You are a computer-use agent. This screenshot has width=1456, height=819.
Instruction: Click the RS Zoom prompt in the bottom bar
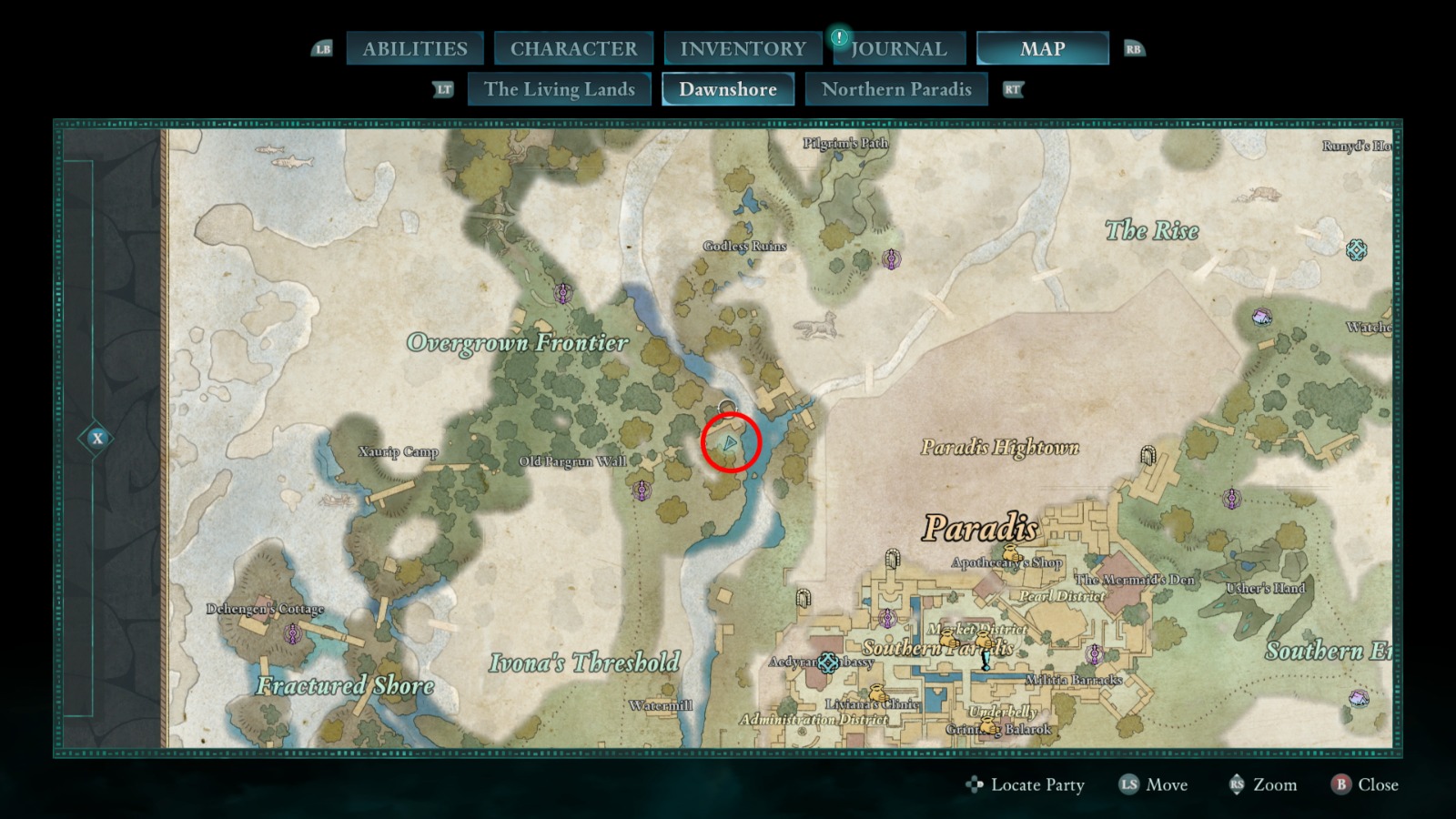1265,784
